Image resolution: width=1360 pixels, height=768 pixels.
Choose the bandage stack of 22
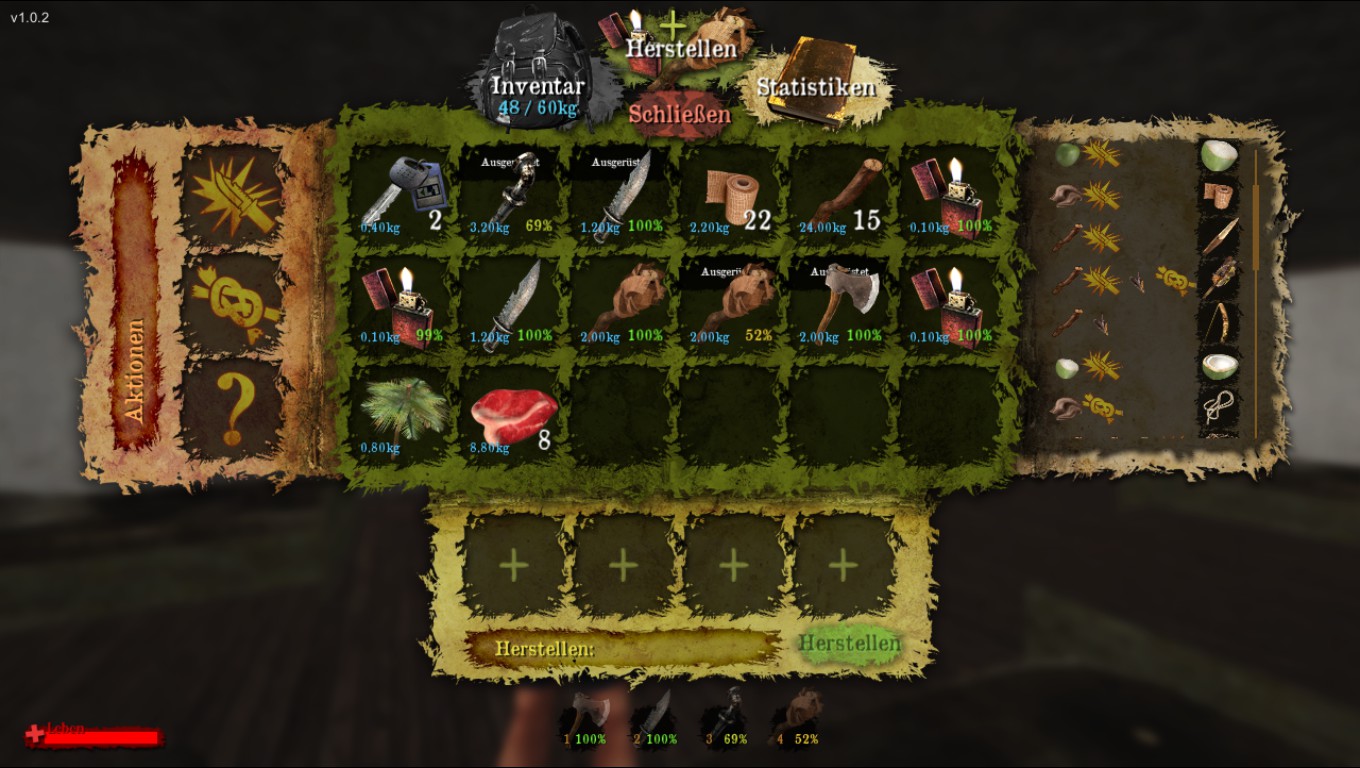[x=731, y=195]
